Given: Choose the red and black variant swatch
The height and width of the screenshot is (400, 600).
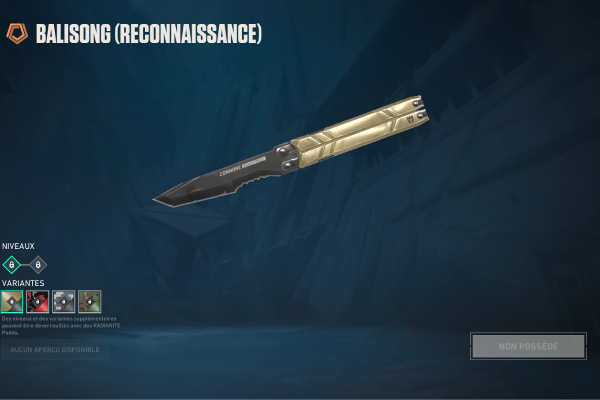Looking at the screenshot, I should [38, 301].
